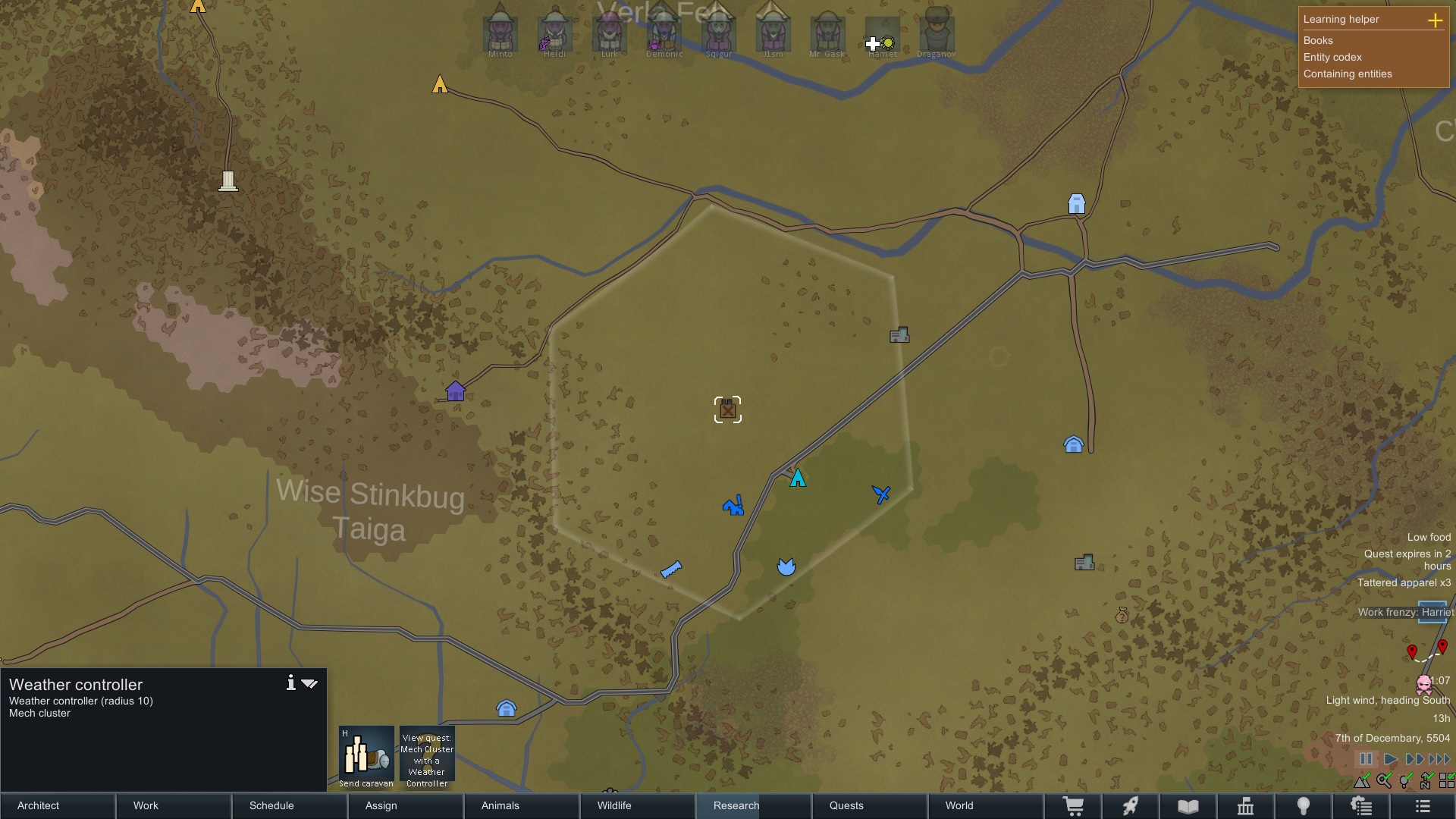Open the Architect menu

coord(58,805)
